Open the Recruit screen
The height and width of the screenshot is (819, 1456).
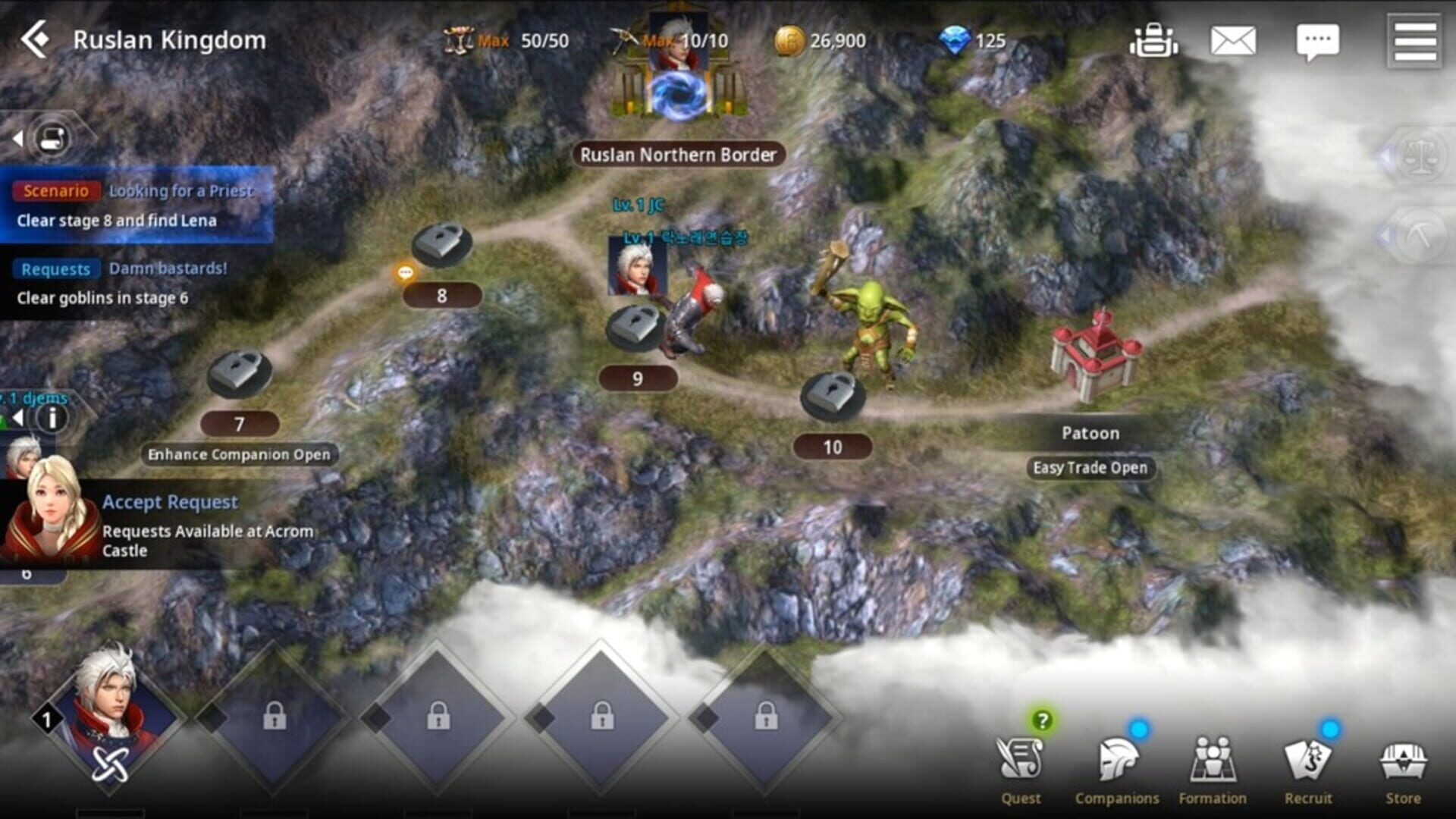point(1307,758)
